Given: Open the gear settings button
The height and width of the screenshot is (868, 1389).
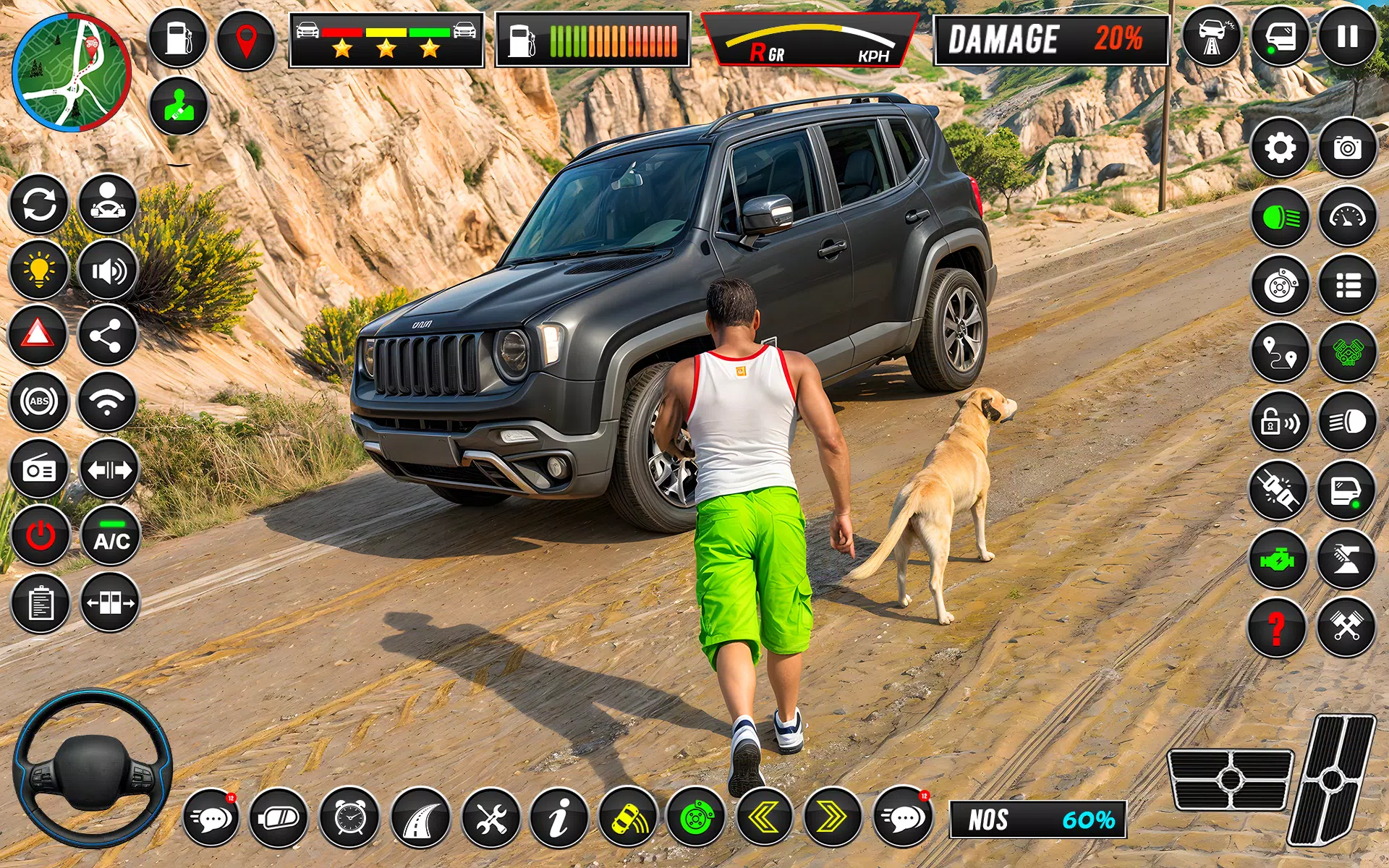Looking at the screenshot, I should [1280, 148].
